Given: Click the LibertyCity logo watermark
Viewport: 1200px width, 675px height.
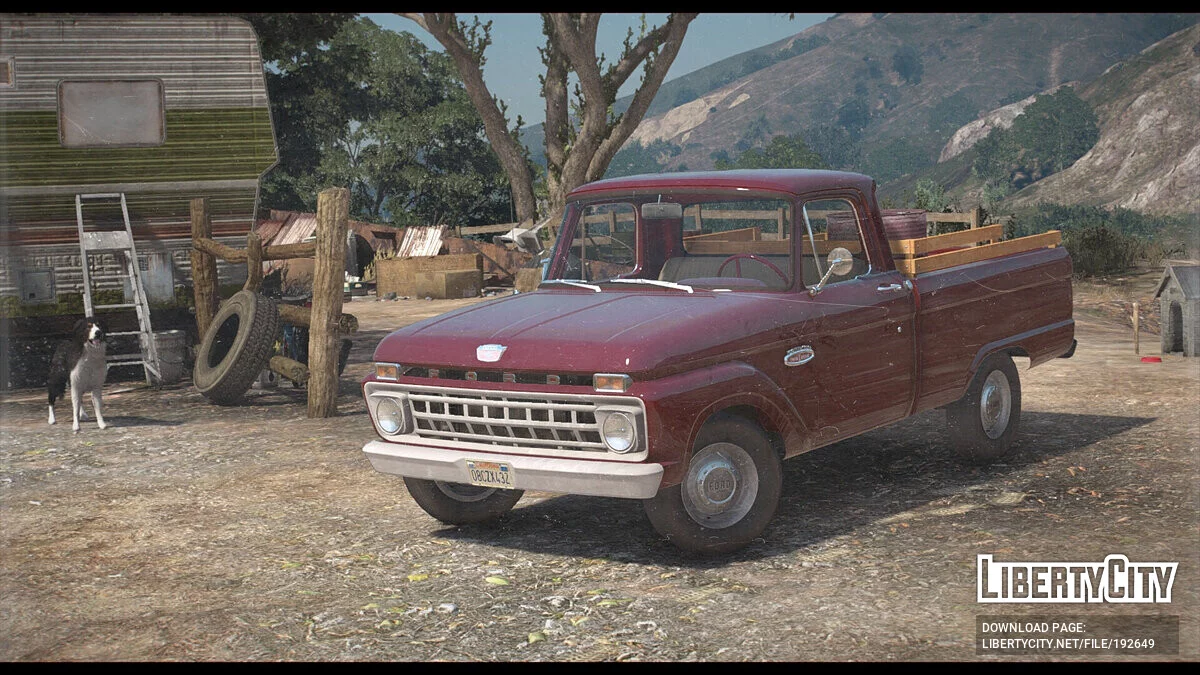Looking at the screenshot, I should coord(1077,579).
